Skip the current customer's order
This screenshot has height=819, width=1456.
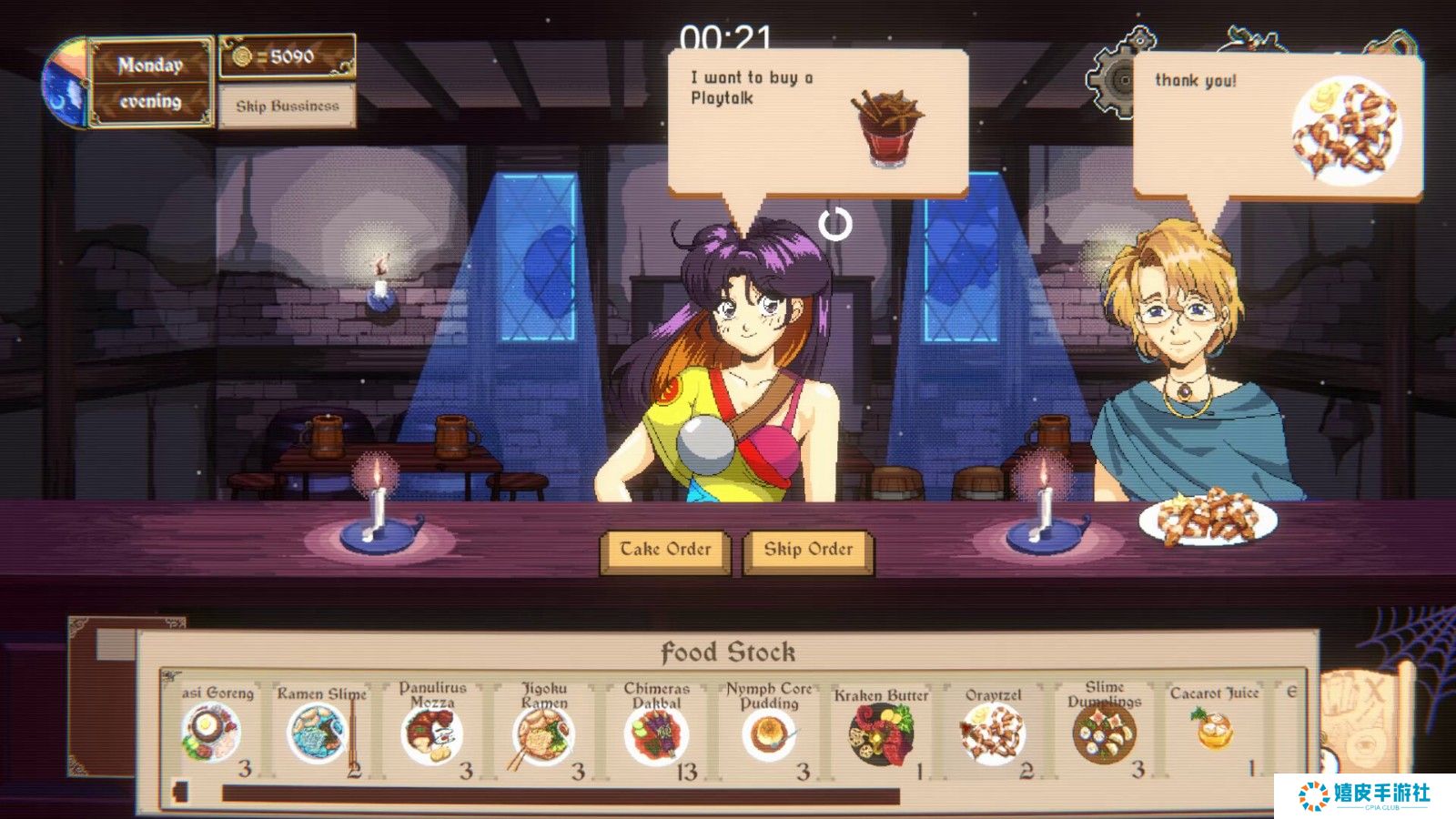point(808,550)
